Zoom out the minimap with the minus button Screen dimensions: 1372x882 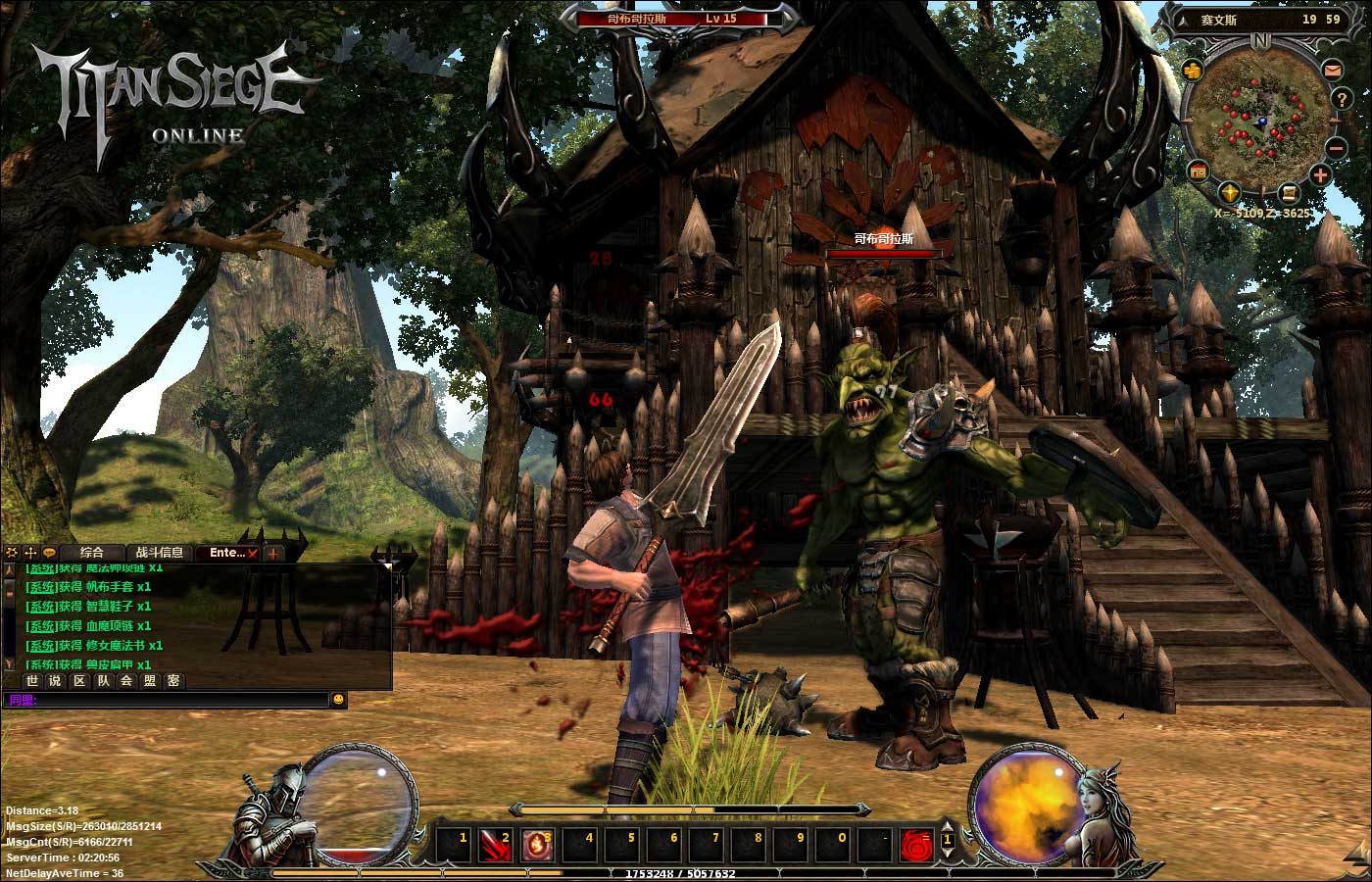click(x=1337, y=148)
